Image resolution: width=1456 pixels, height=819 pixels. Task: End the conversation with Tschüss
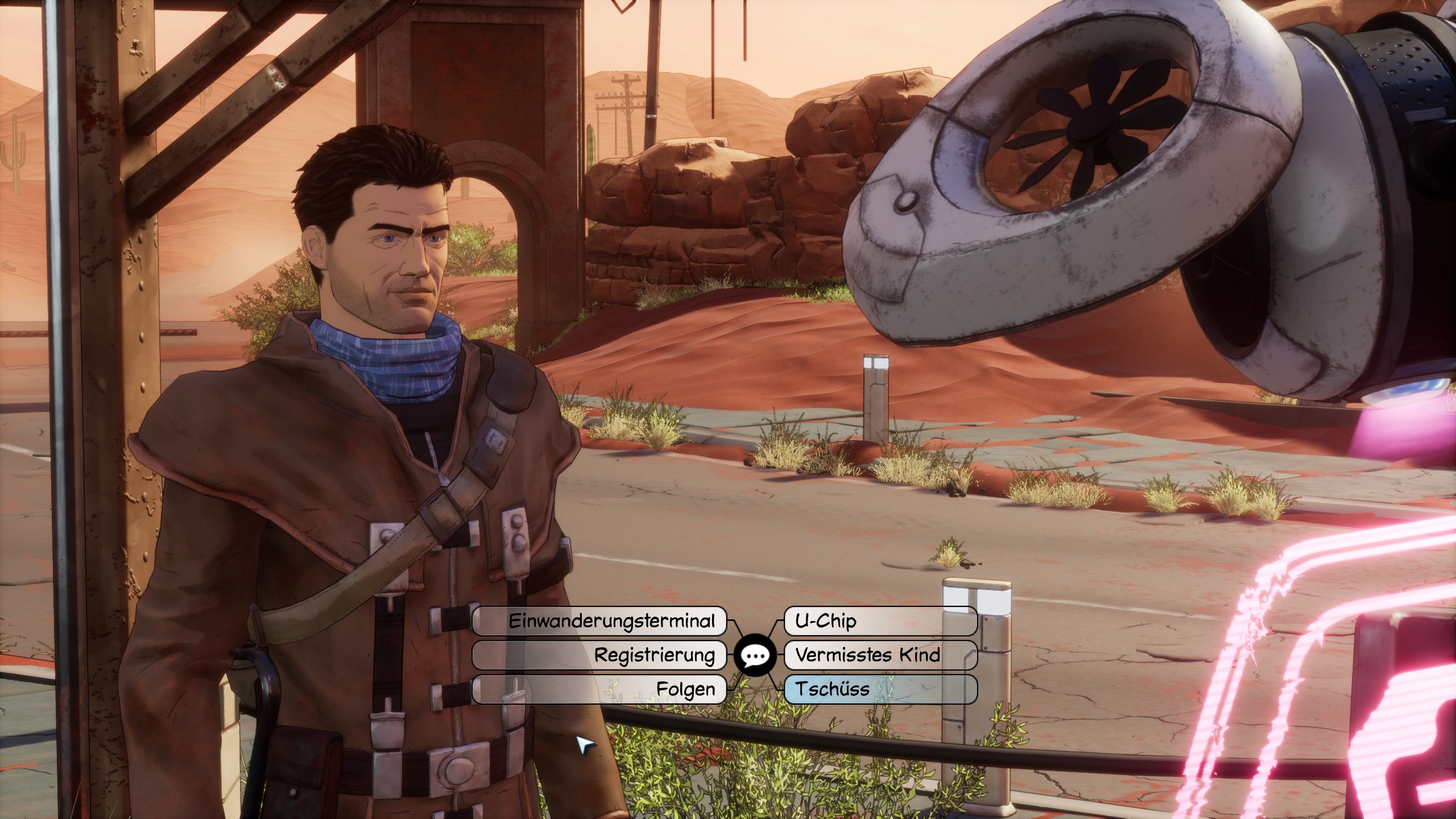click(880, 689)
